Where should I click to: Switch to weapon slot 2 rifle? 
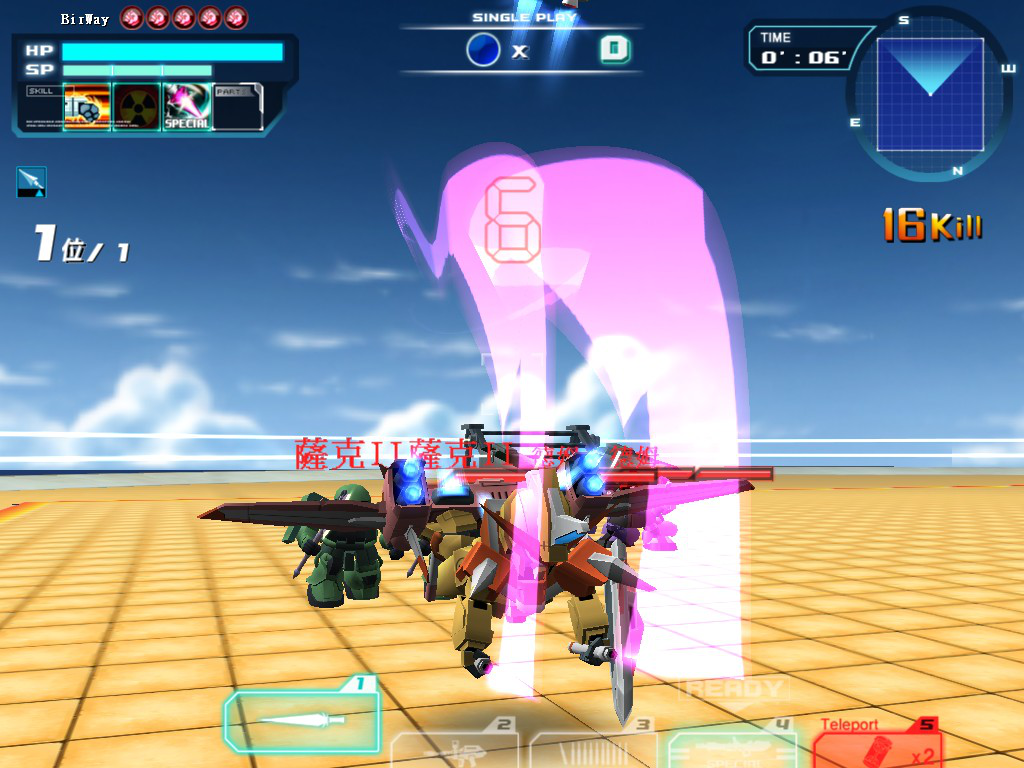click(x=456, y=748)
